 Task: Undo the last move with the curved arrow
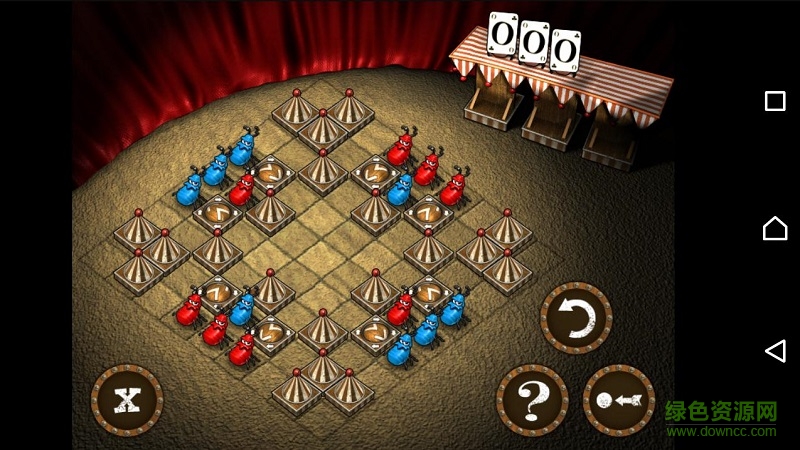click(576, 319)
